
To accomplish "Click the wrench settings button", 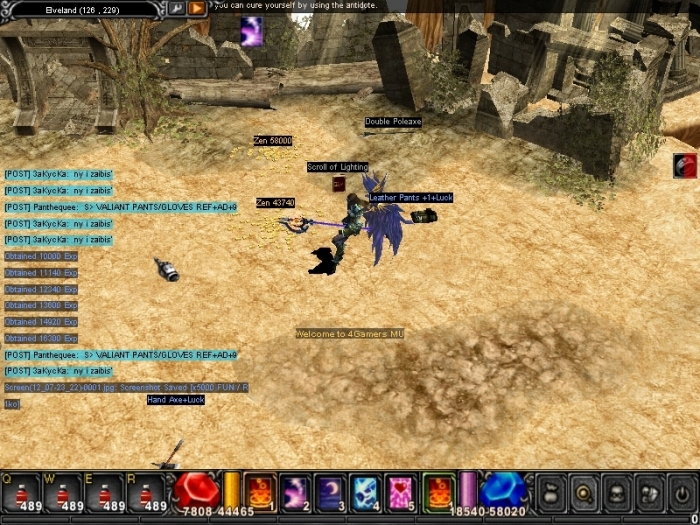I will click(x=176, y=8).
